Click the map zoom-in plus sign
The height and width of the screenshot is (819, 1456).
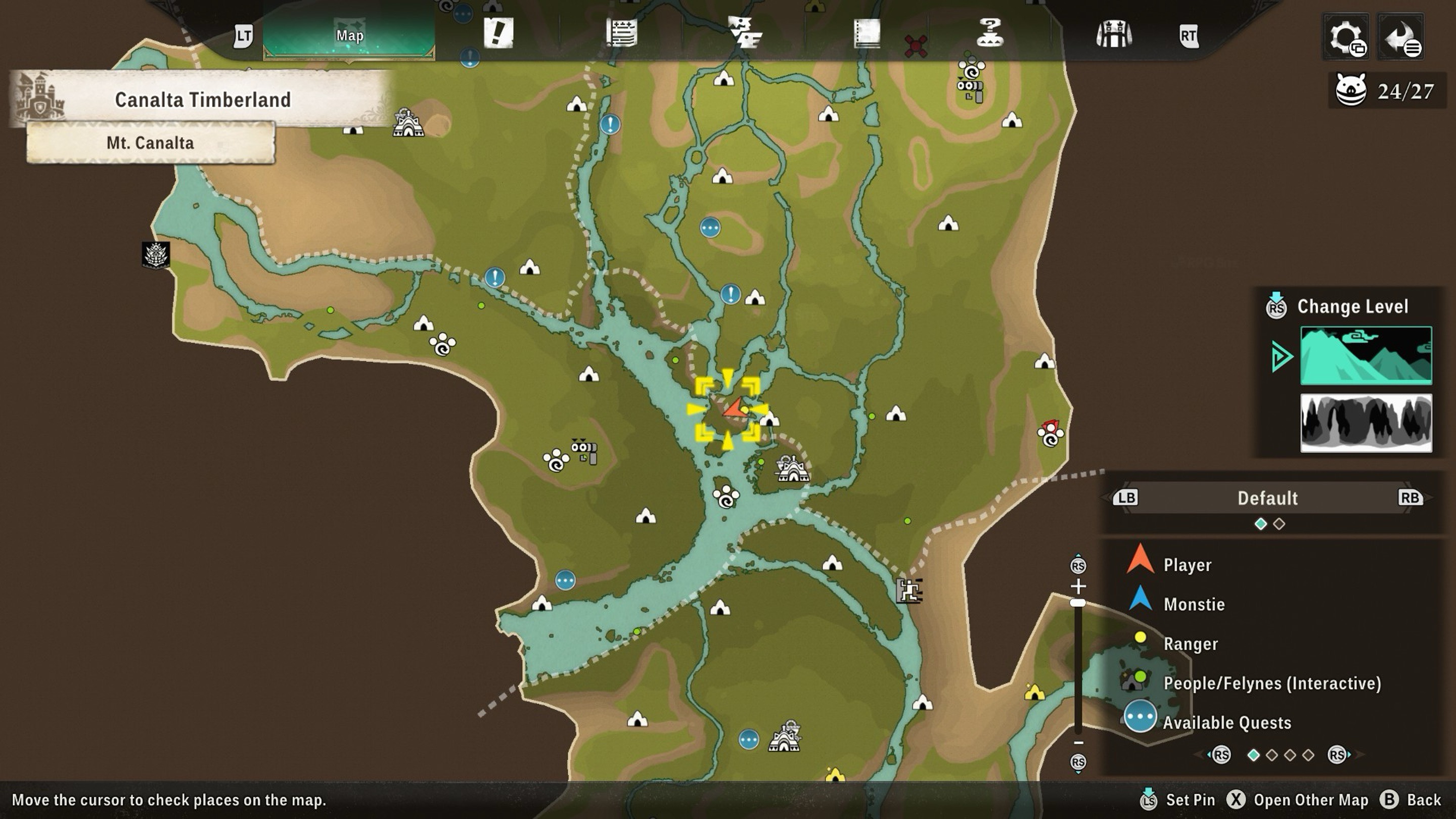[x=1078, y=586]
